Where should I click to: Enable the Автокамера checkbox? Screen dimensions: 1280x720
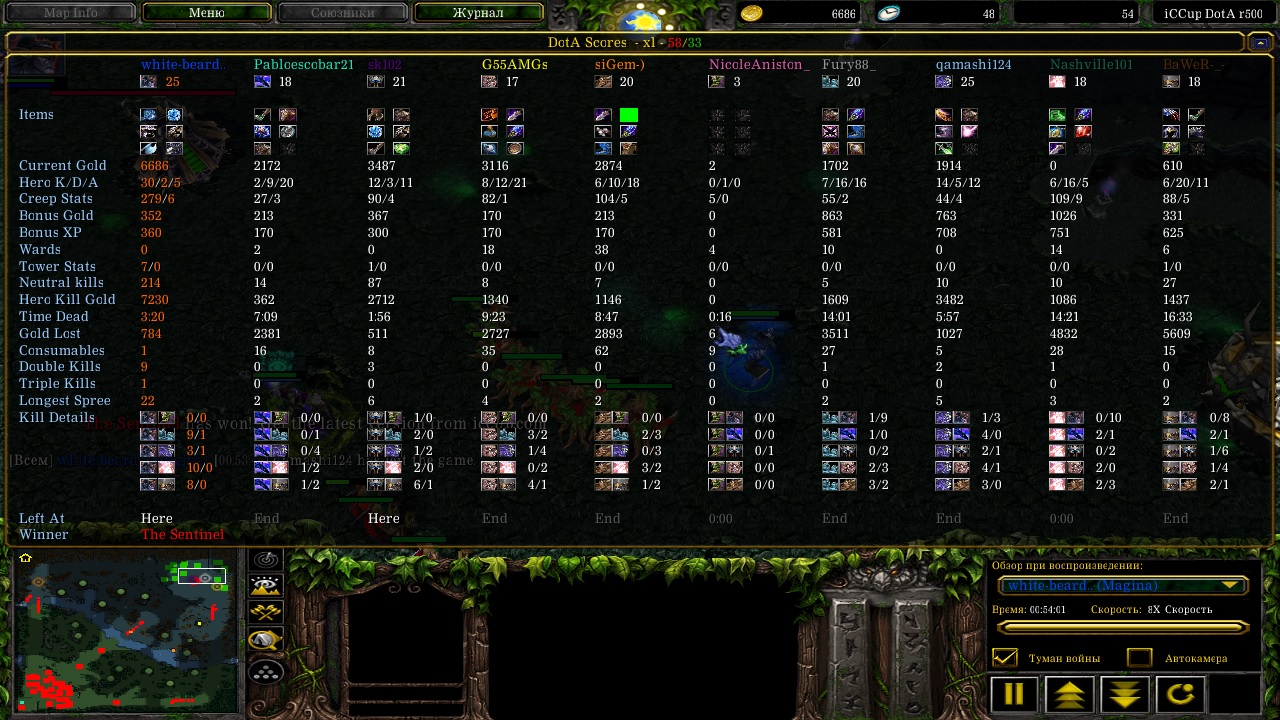click(1139, 658)
